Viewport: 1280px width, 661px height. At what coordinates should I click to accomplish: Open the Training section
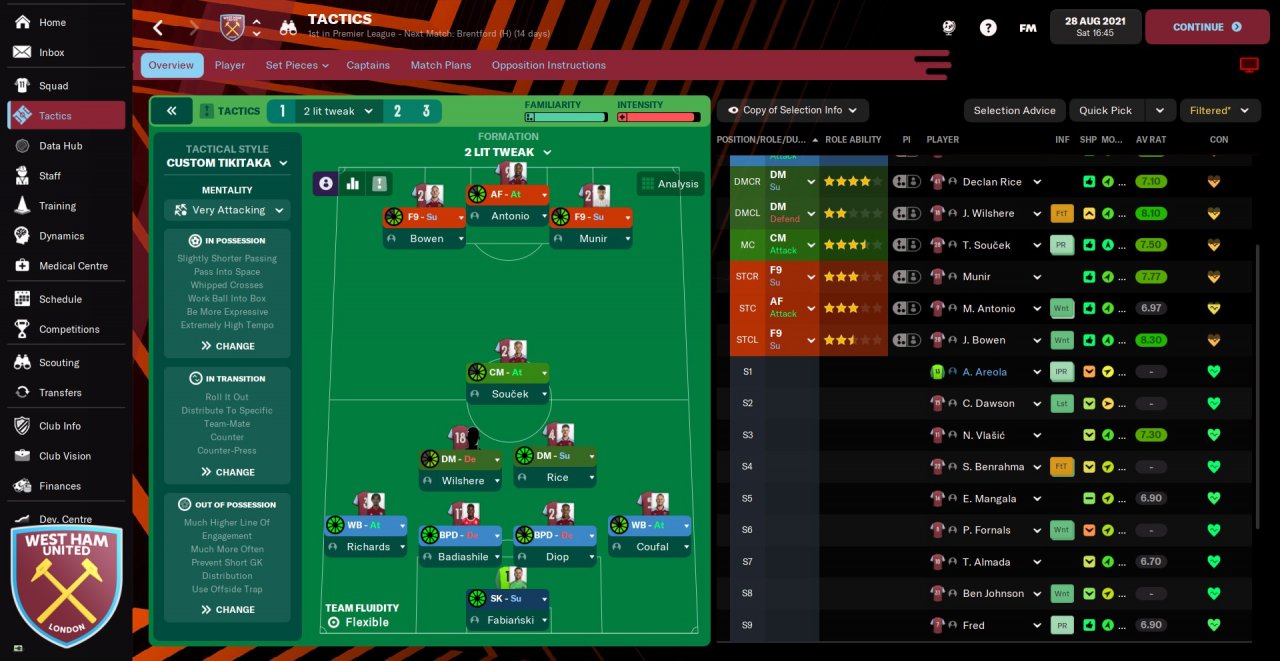57,206
